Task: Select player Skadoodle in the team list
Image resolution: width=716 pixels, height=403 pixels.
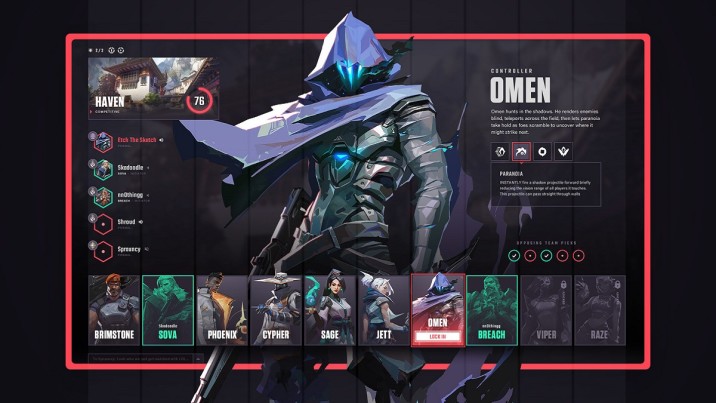Action: pyautogui.click(x=120, y=169)
